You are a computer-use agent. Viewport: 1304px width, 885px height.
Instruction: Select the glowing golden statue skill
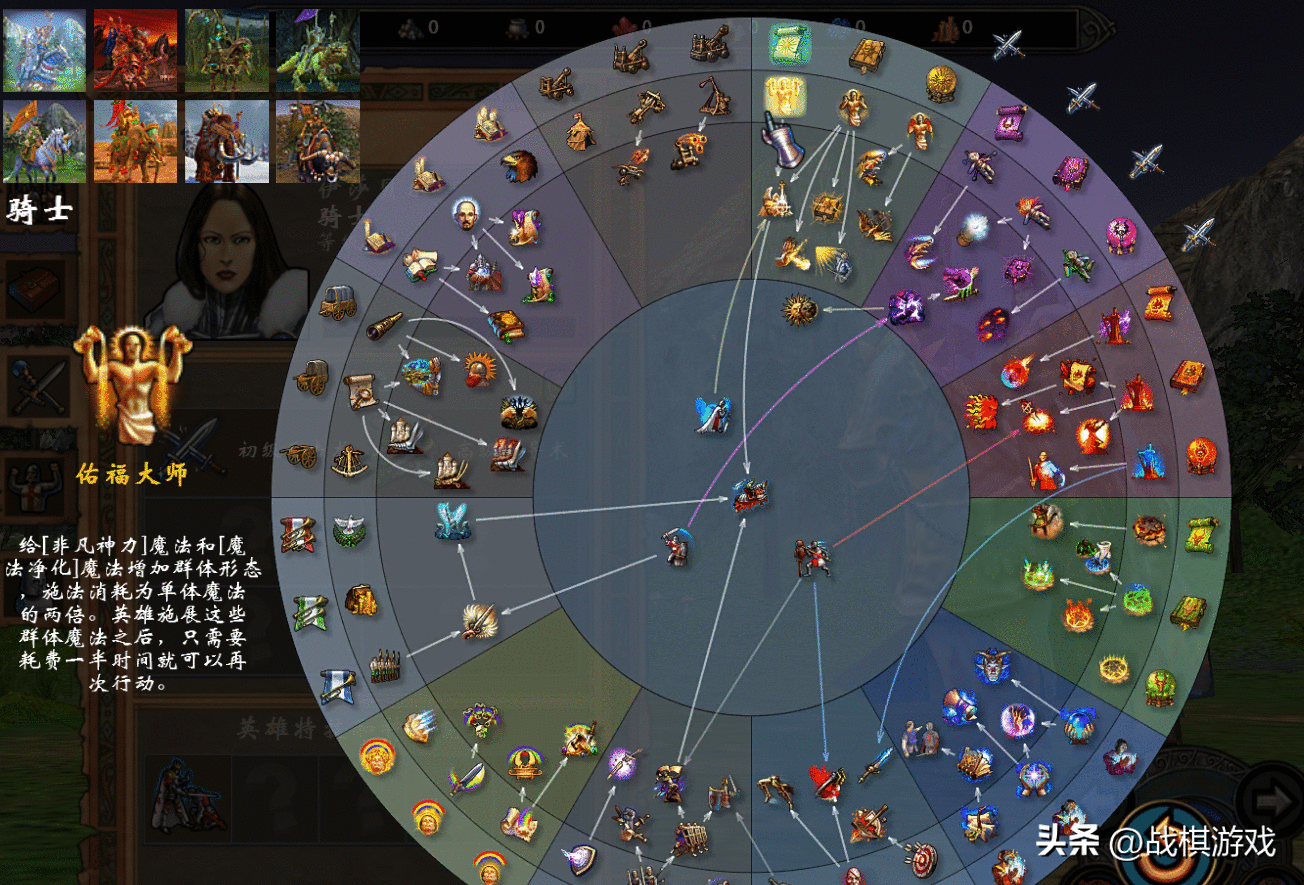coord(786,95)
